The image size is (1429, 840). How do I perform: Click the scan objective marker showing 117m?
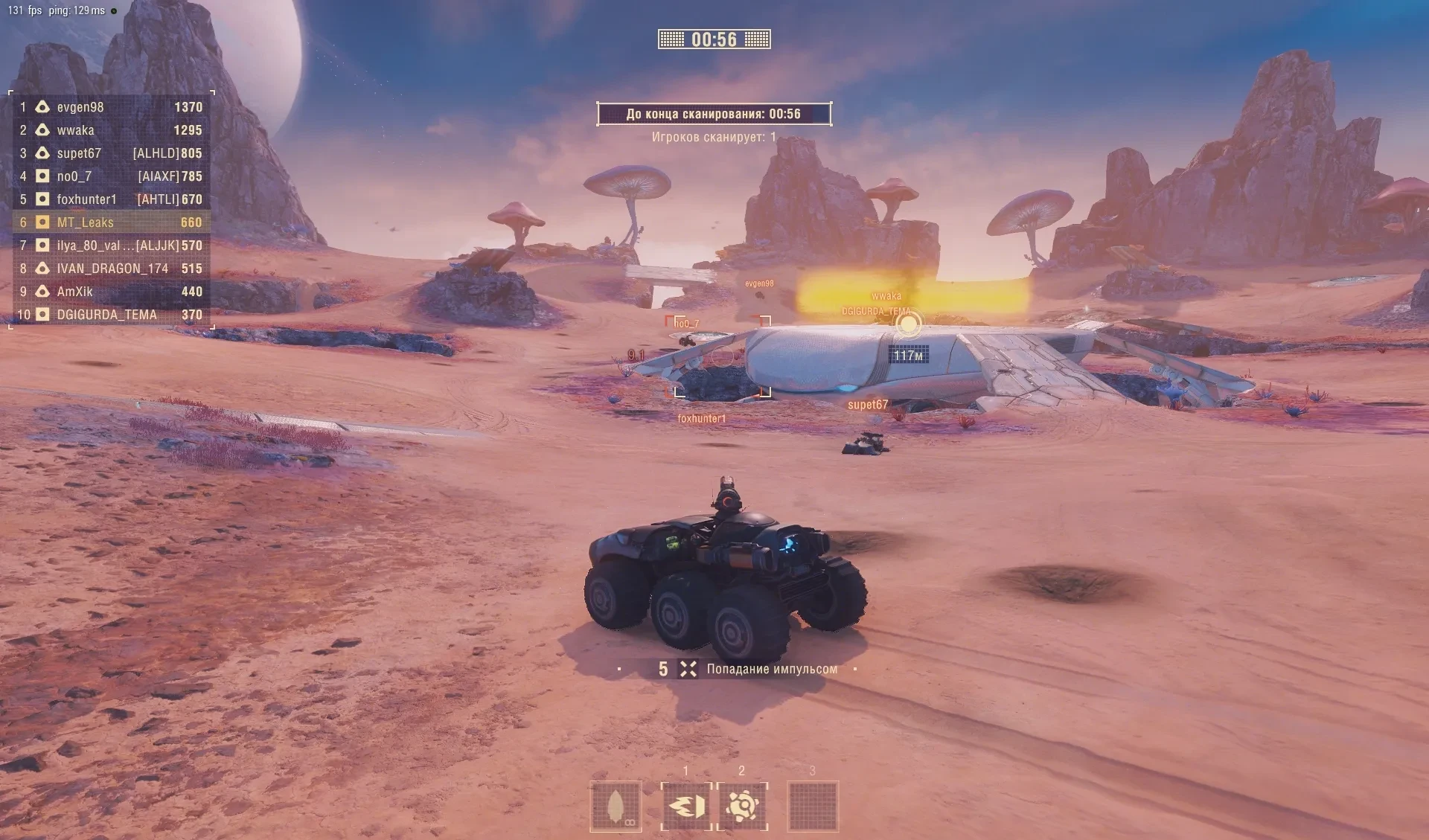point(908,325)
